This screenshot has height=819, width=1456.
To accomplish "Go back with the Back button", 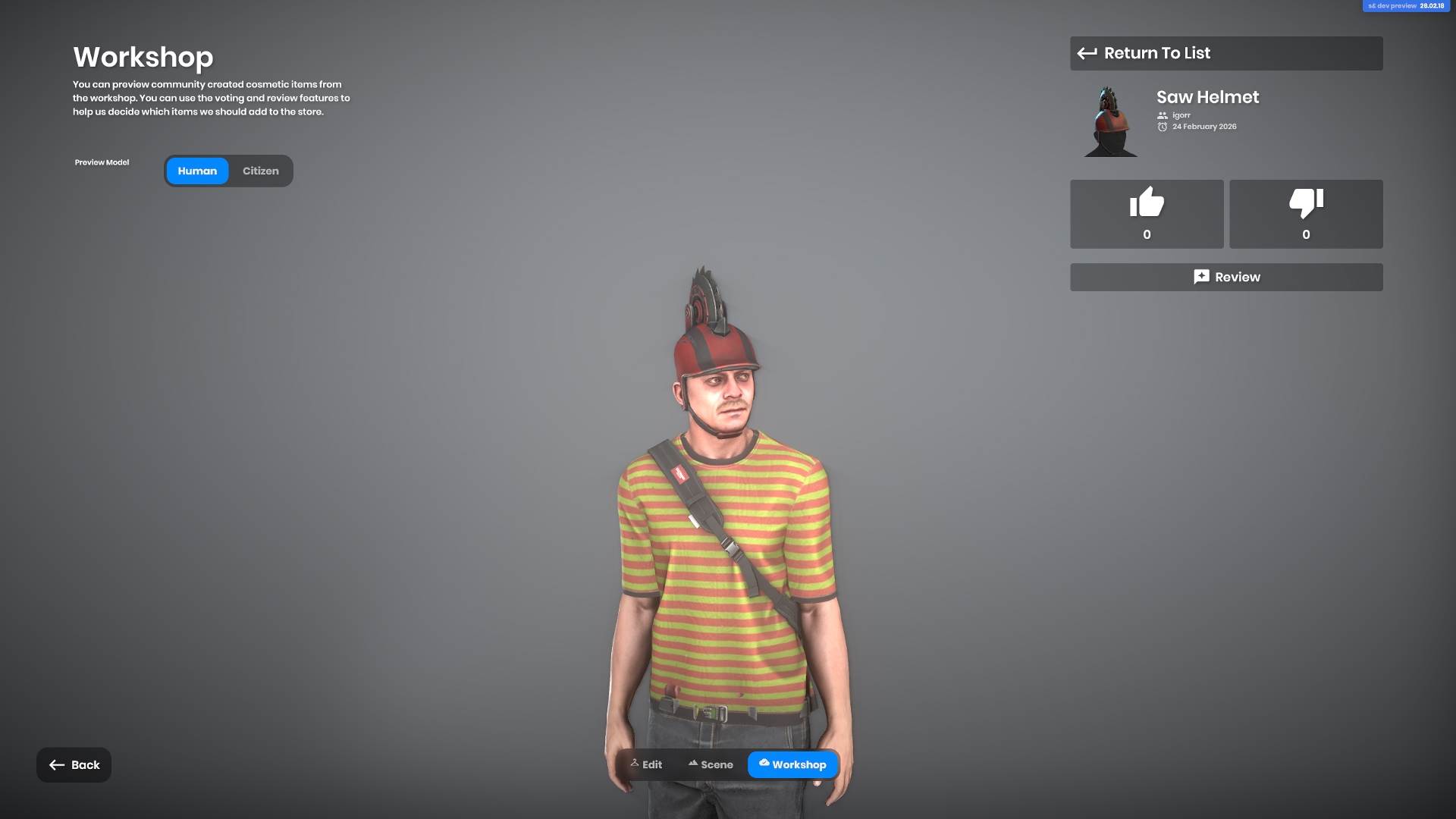I will coord(74,765).
